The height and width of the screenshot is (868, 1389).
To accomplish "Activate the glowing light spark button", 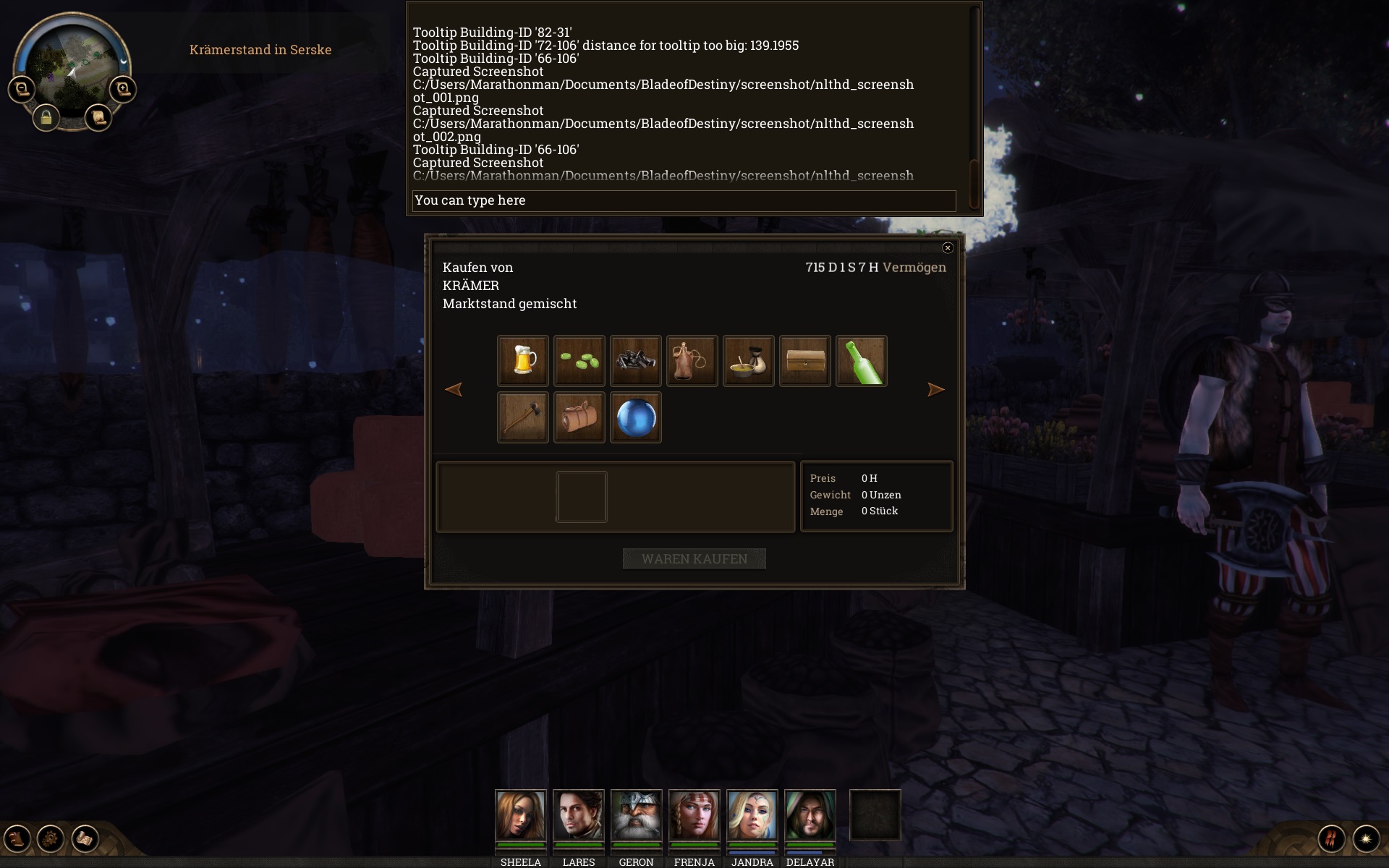I will pos(1366,839).
